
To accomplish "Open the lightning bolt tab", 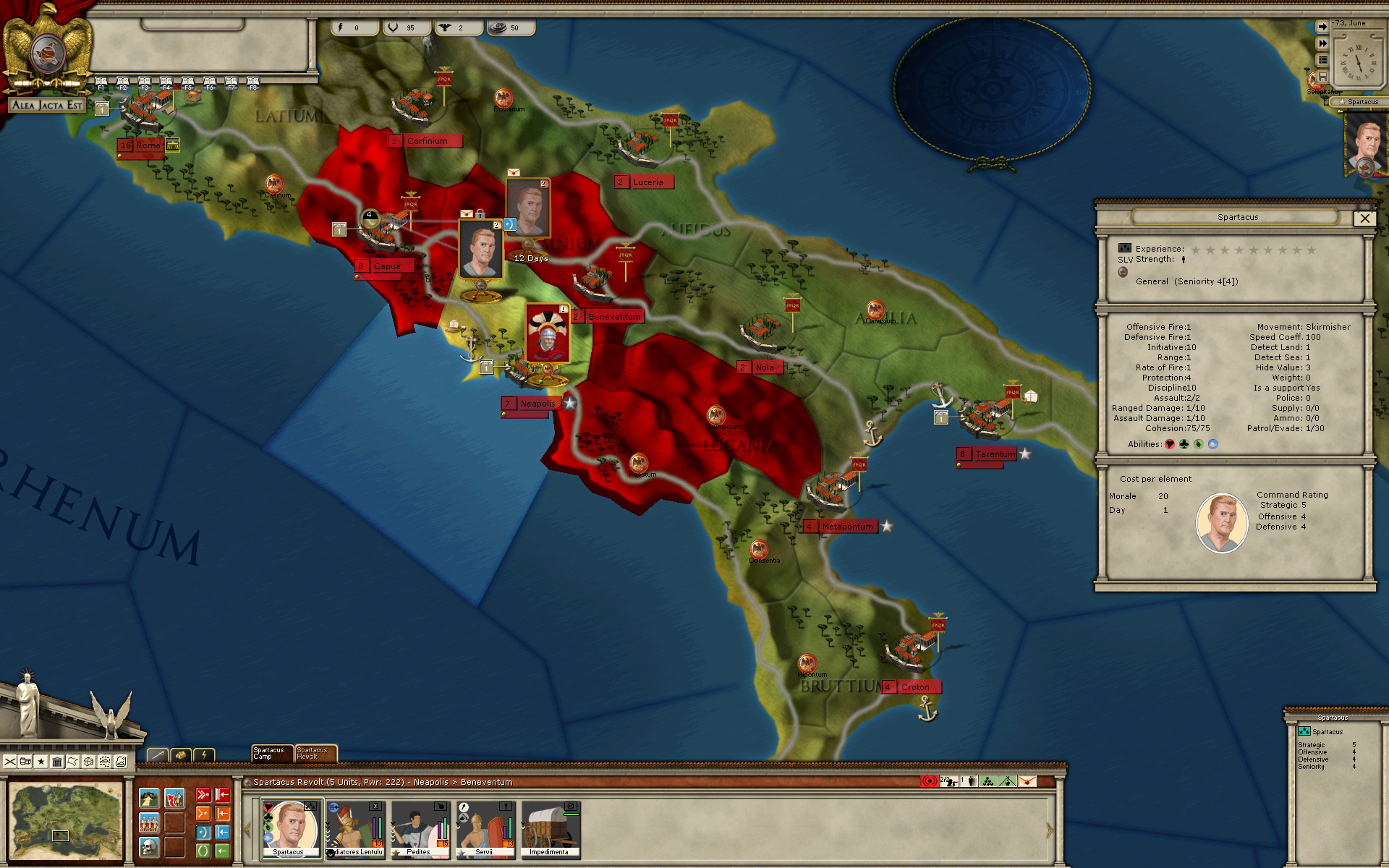I will pyautogui.click(x=205, y=755).
